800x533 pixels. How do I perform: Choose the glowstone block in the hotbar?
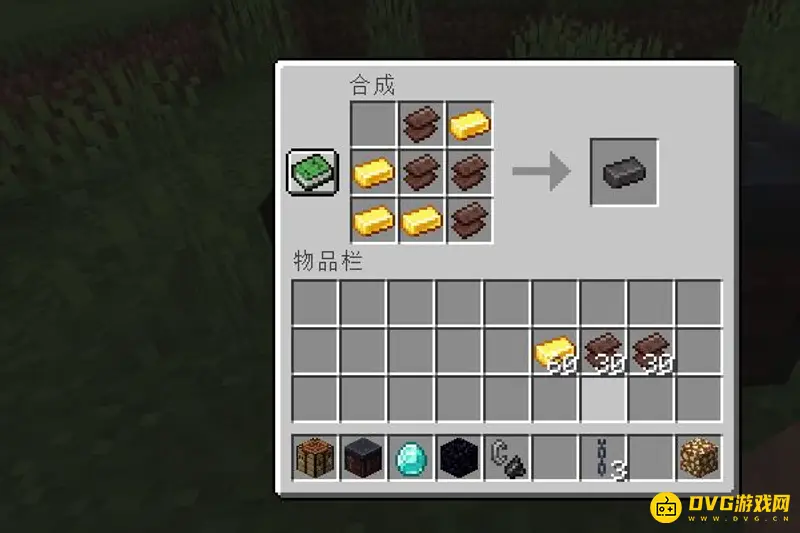point(699,457)
